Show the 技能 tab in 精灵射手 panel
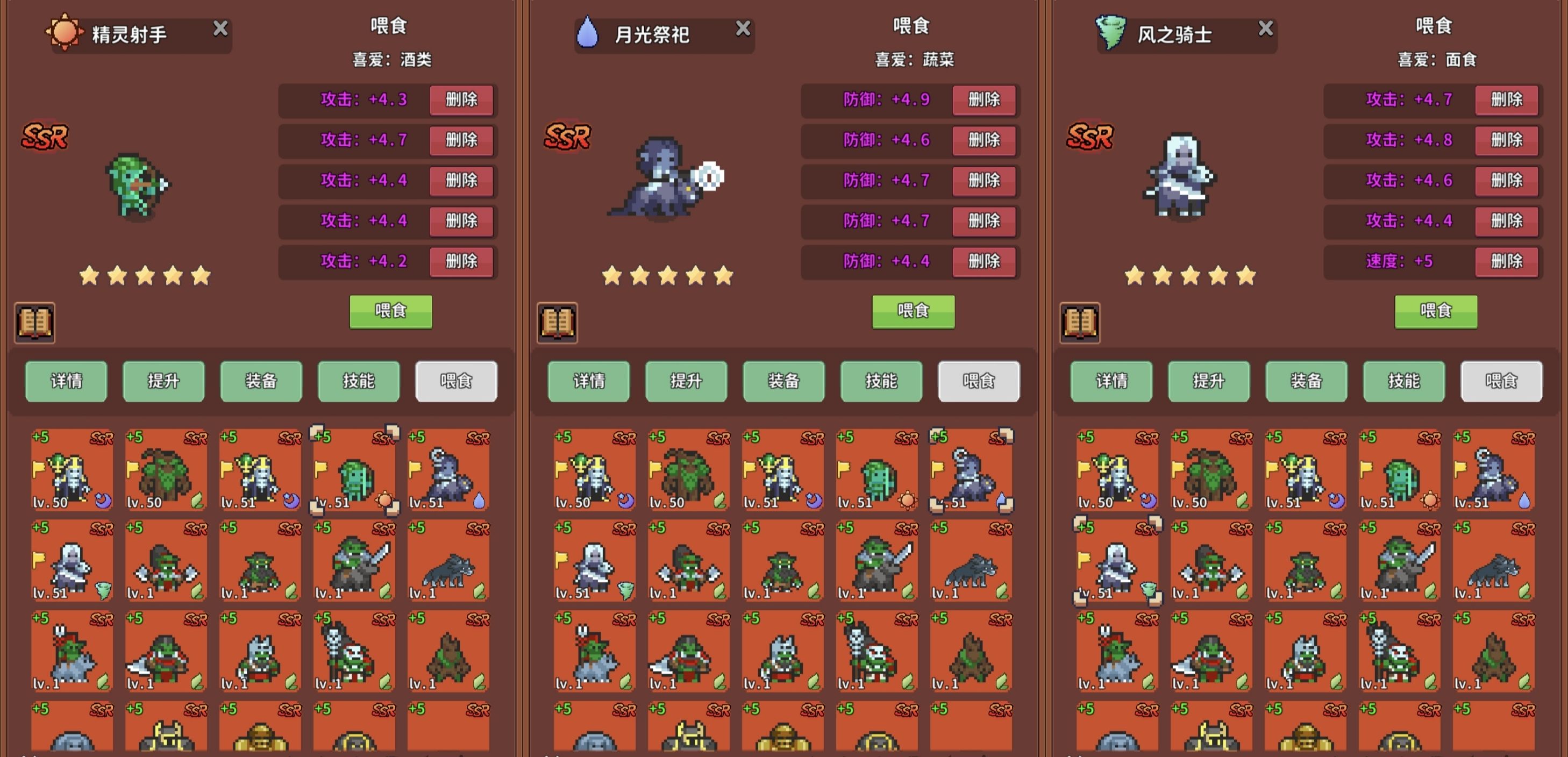The width and height of the screenshot is (1568, 757). point(359,382)
